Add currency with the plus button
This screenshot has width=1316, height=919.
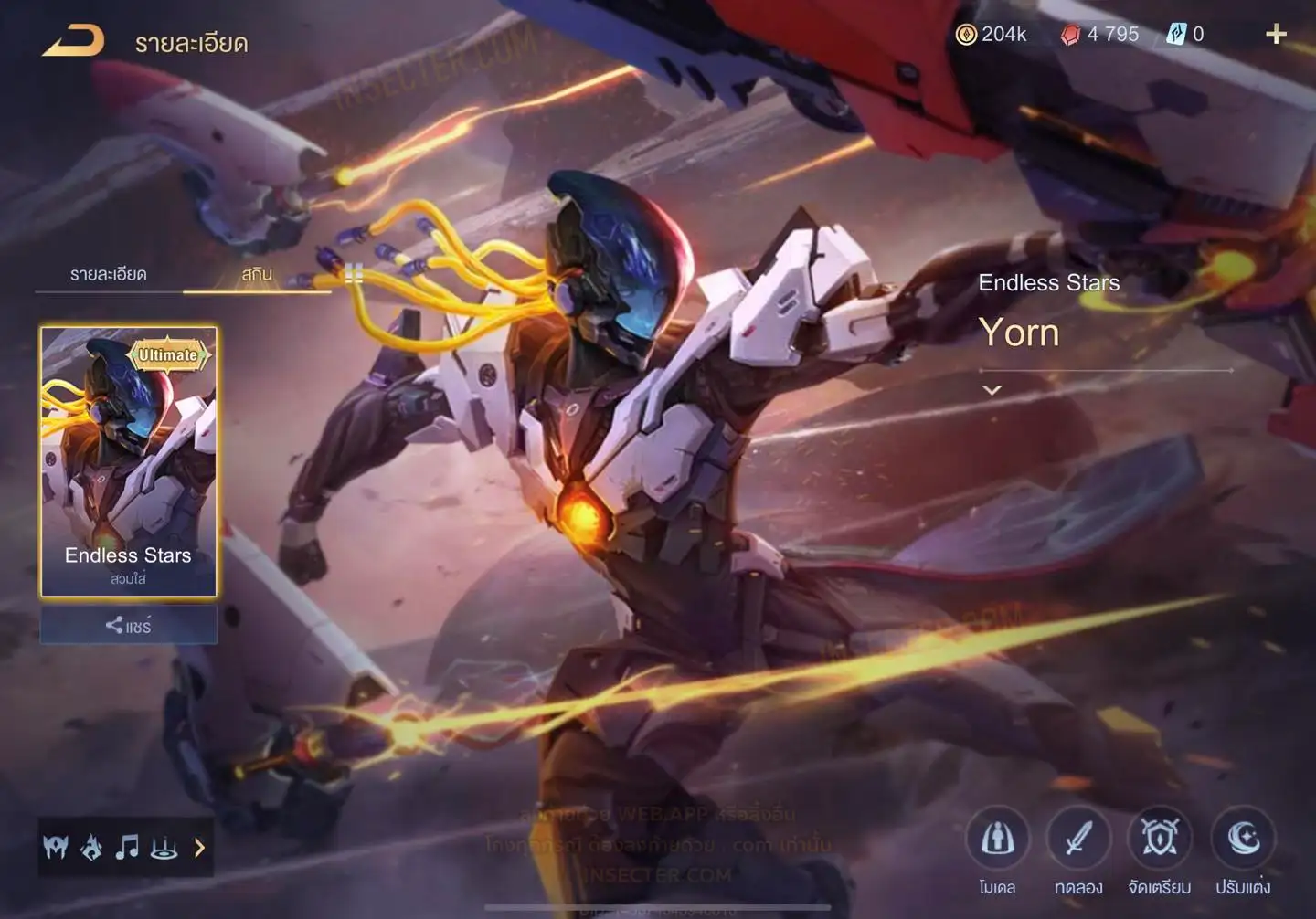point(1276,35)
